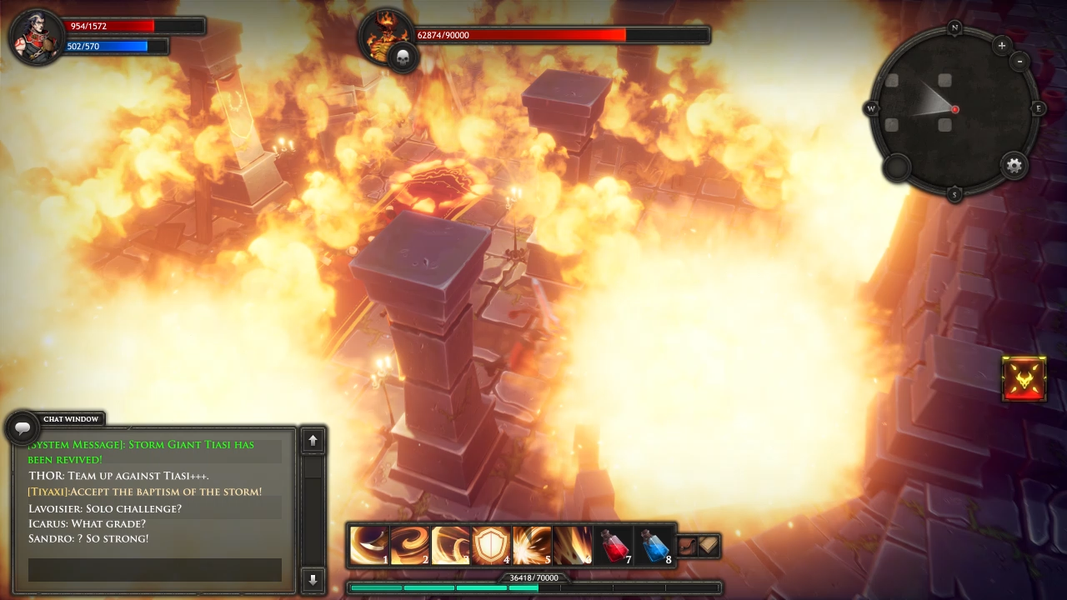Activate the blade slash skill in slot 1
Viewport: 1067px width, 600px height.
click(369, 546)
